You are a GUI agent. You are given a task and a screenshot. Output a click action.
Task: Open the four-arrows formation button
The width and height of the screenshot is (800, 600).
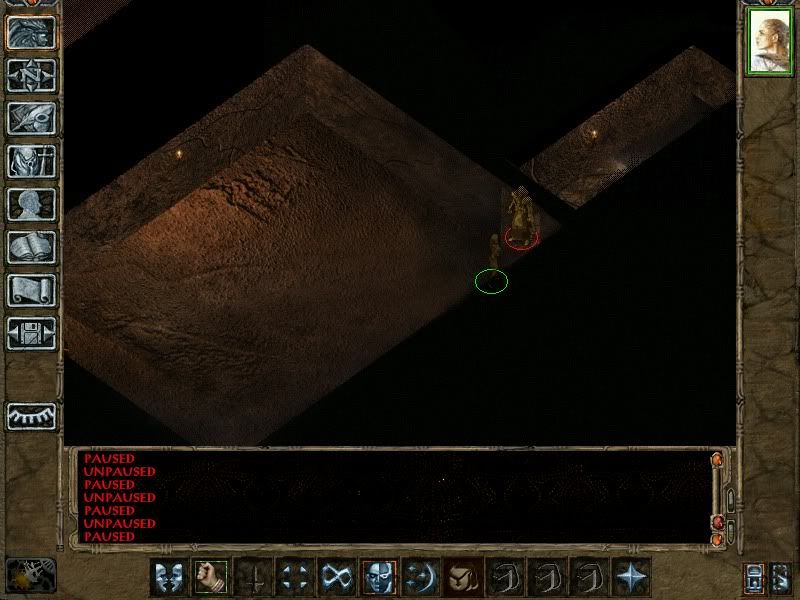[x=295, y=577]
